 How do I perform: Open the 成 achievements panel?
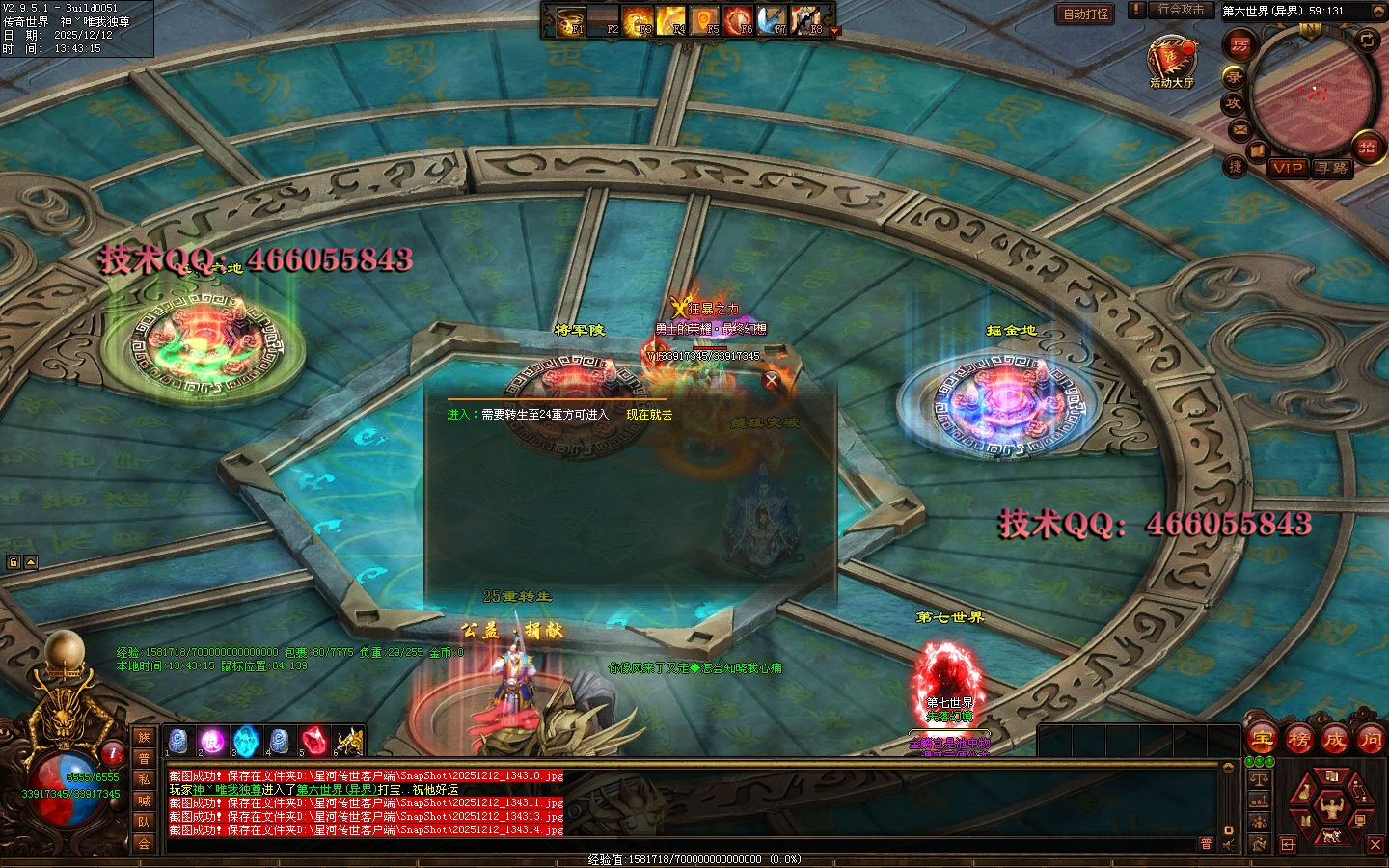tap(1334, 740)
